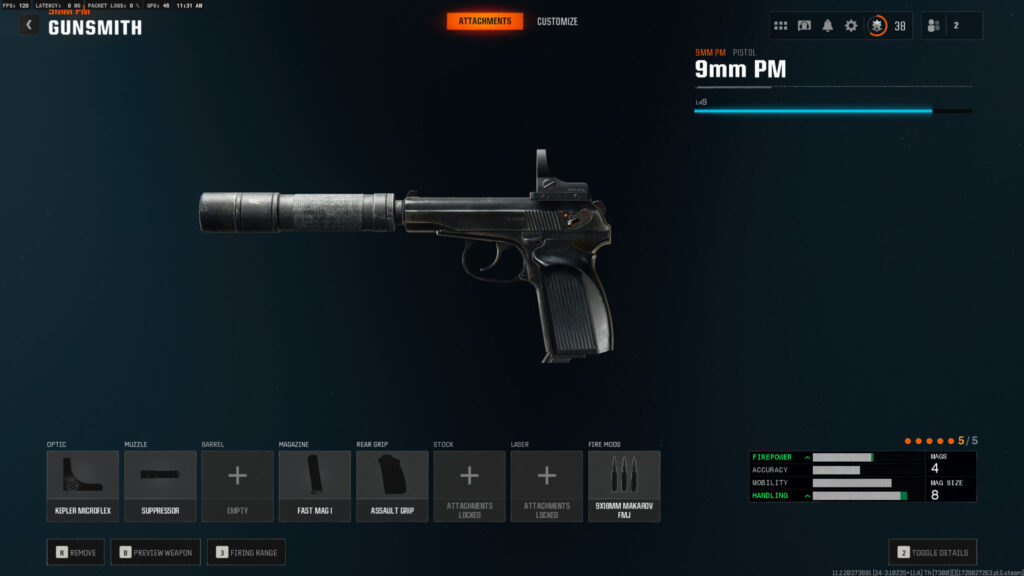This screenshot has height=576, width=1024.
Task: Switch to the Attachments tab
Action: coord(484,21)
